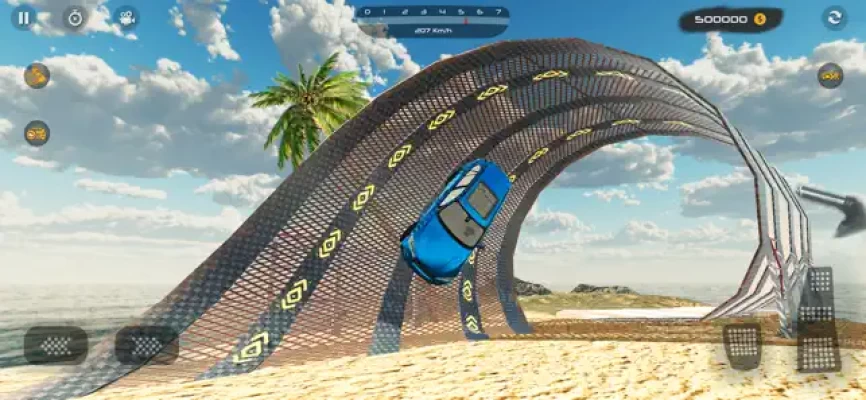
Task: Switch the camera view
Action: (125, 17)
